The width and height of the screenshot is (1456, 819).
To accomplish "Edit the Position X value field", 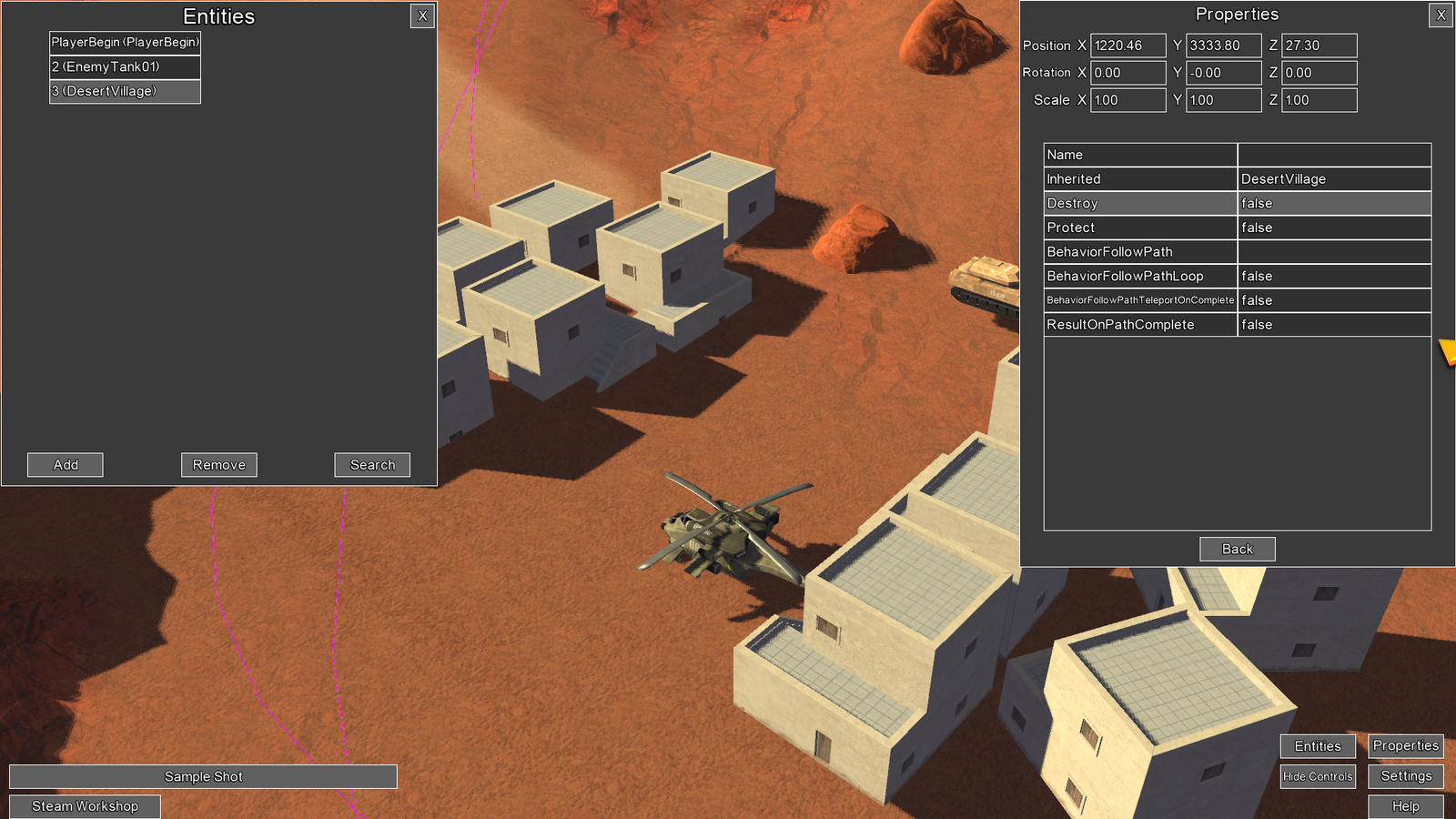I will (x=1127, y=45).
